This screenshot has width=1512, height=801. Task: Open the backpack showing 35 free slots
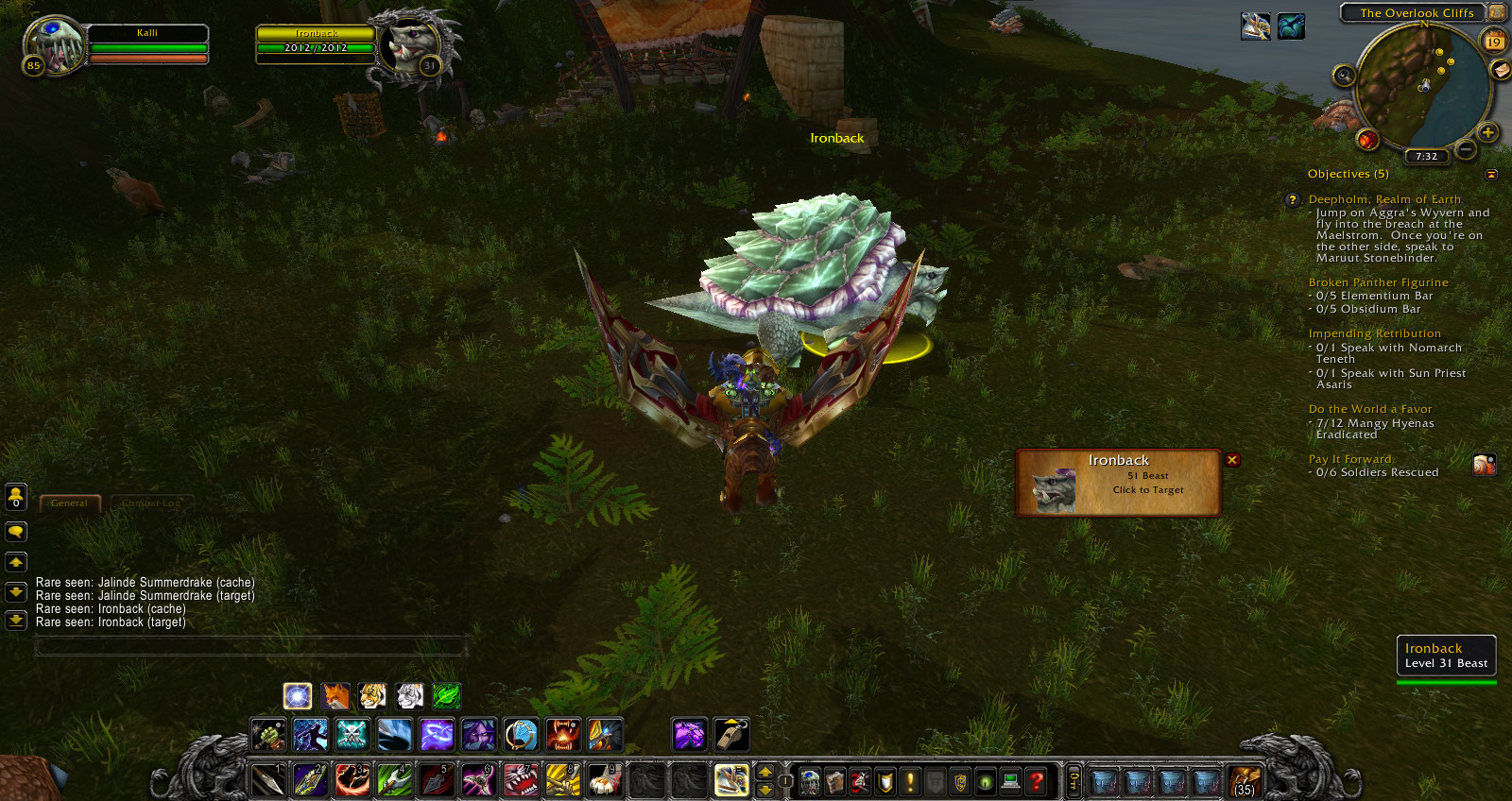click(1245, 782)
